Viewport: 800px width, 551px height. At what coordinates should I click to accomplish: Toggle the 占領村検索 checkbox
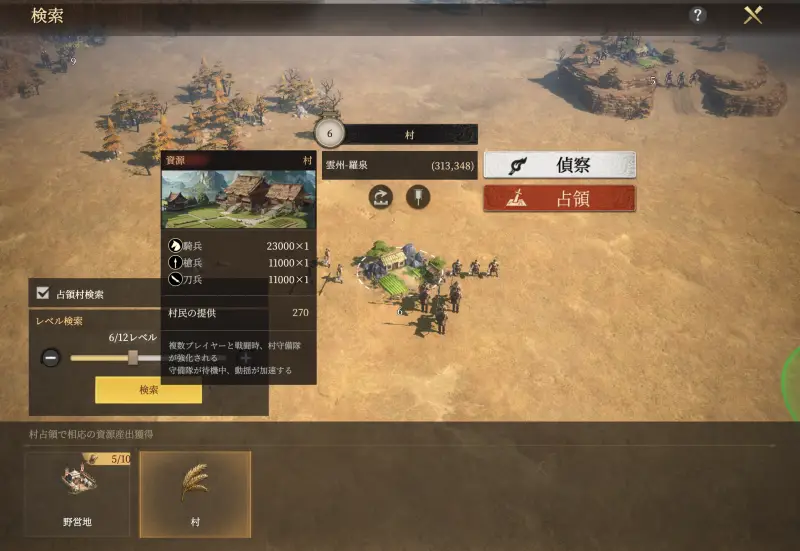point(43,294)
